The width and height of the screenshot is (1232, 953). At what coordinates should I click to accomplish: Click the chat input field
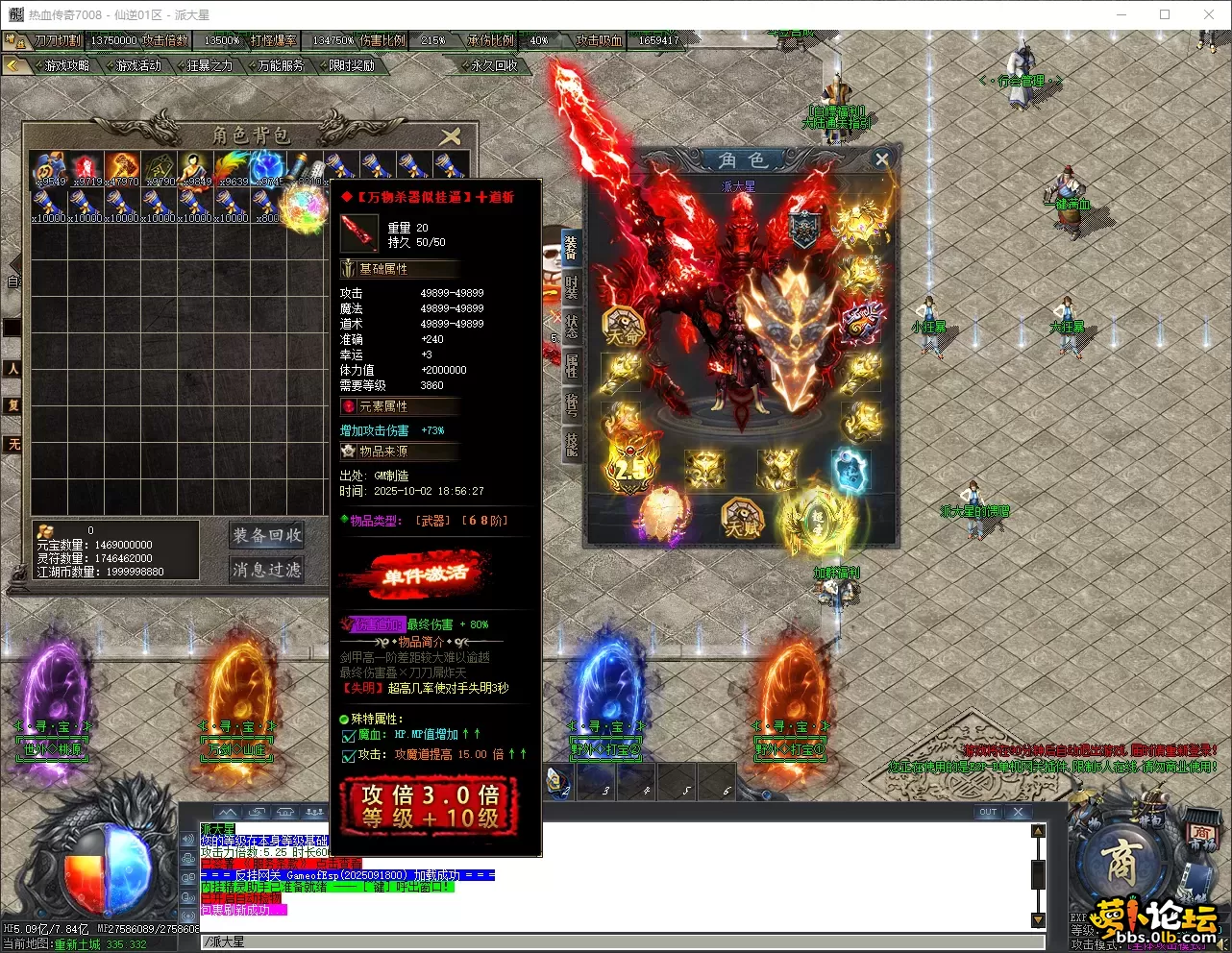point(615,941)
